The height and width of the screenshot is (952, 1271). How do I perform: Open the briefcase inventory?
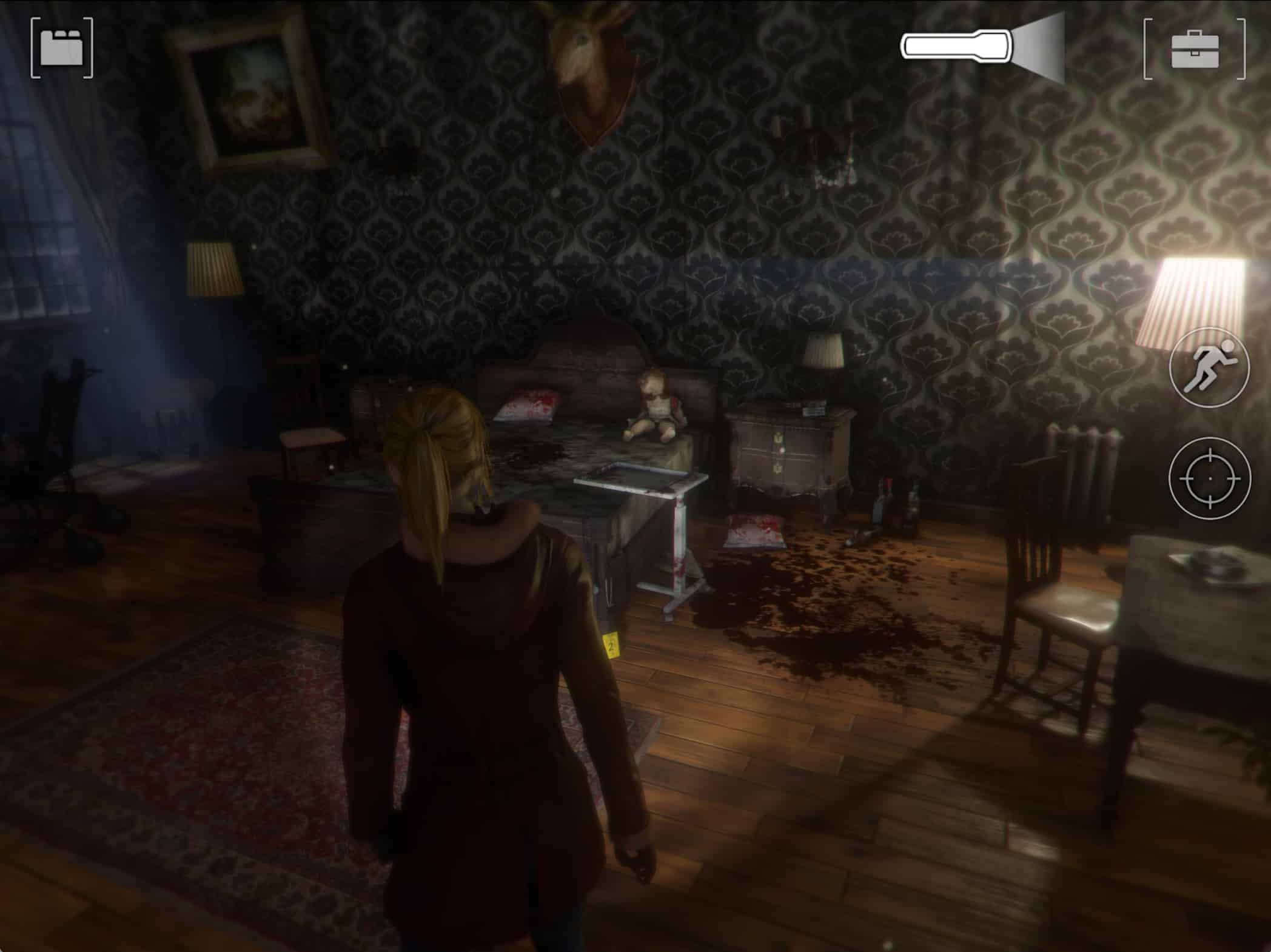1195,49
